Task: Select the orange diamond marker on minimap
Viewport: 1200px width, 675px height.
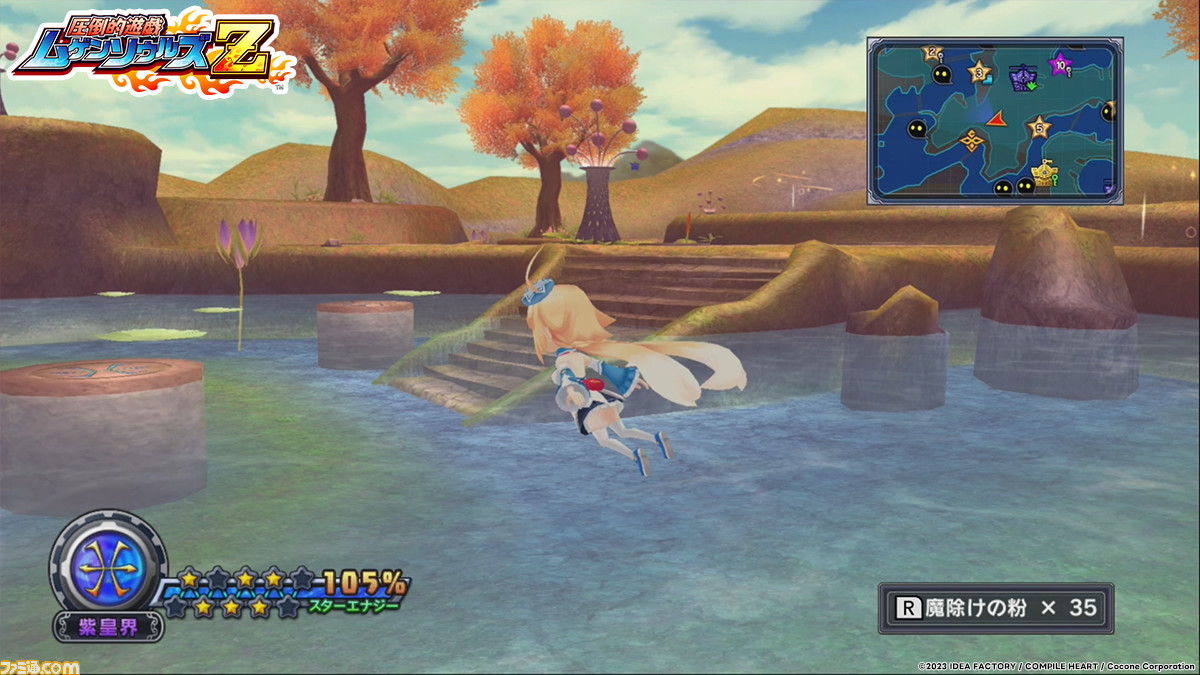Action: point(971,140)
